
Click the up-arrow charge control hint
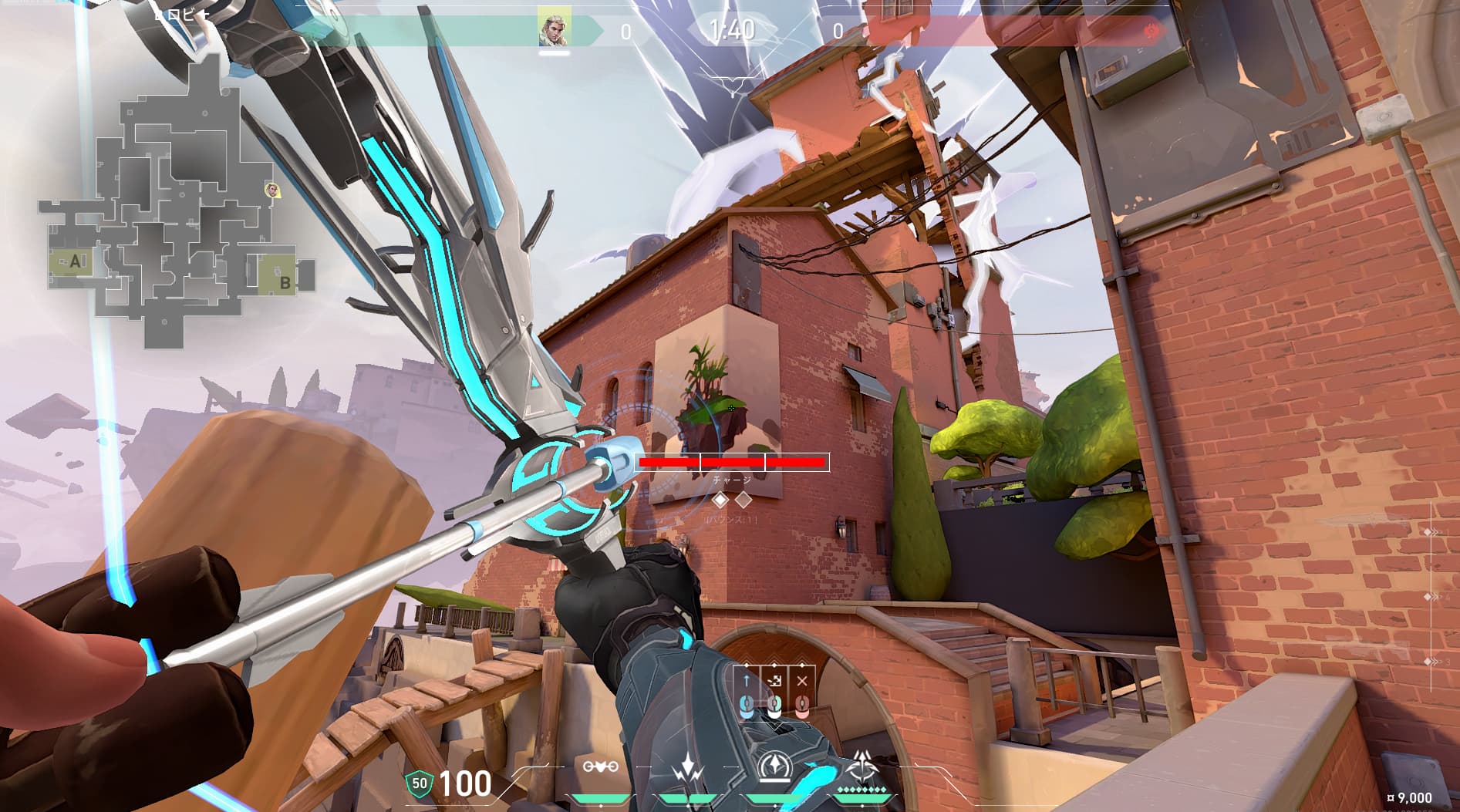[x=746, y=681]
